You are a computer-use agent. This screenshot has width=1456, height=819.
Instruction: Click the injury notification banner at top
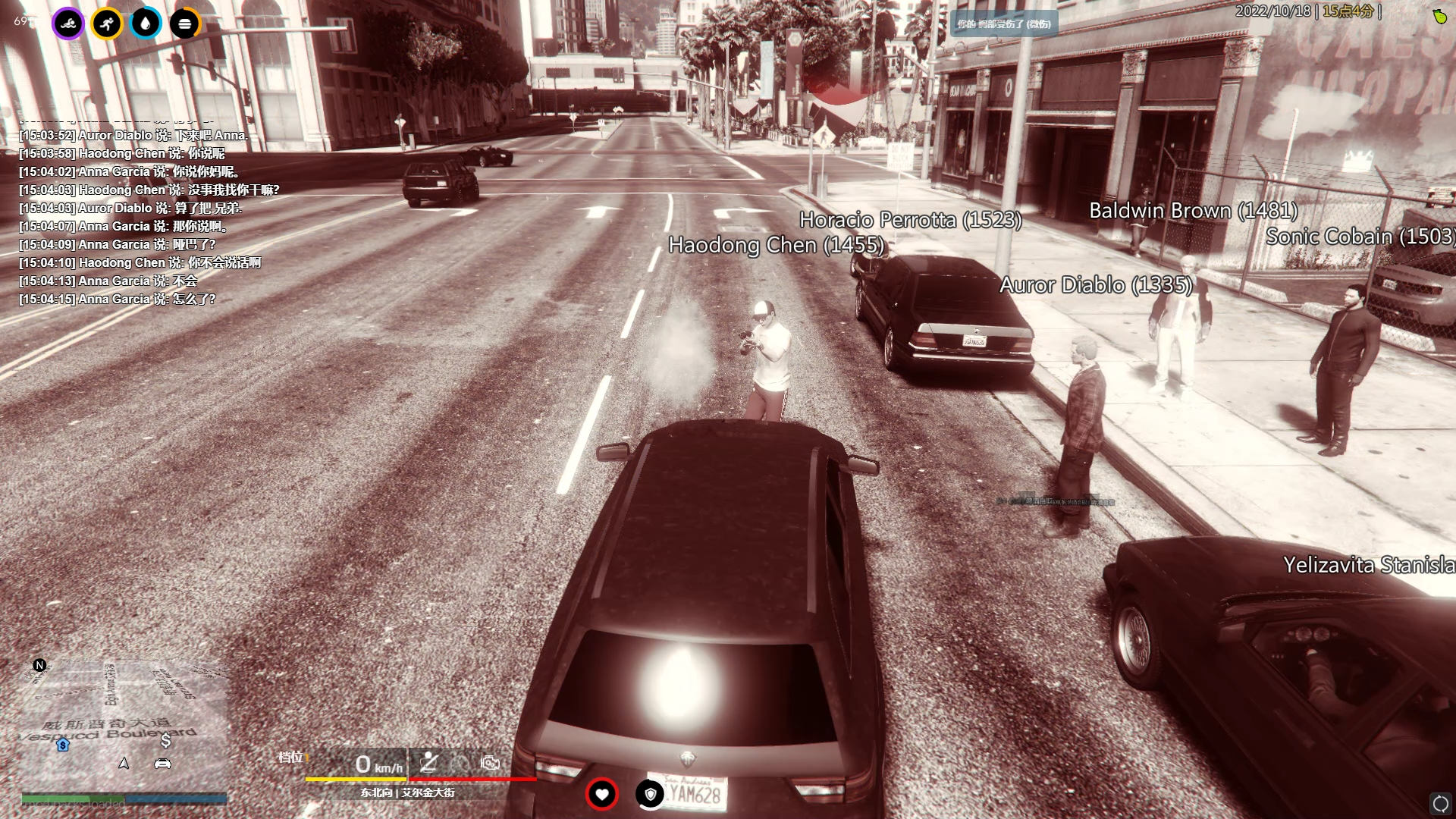coord(1004,24)
